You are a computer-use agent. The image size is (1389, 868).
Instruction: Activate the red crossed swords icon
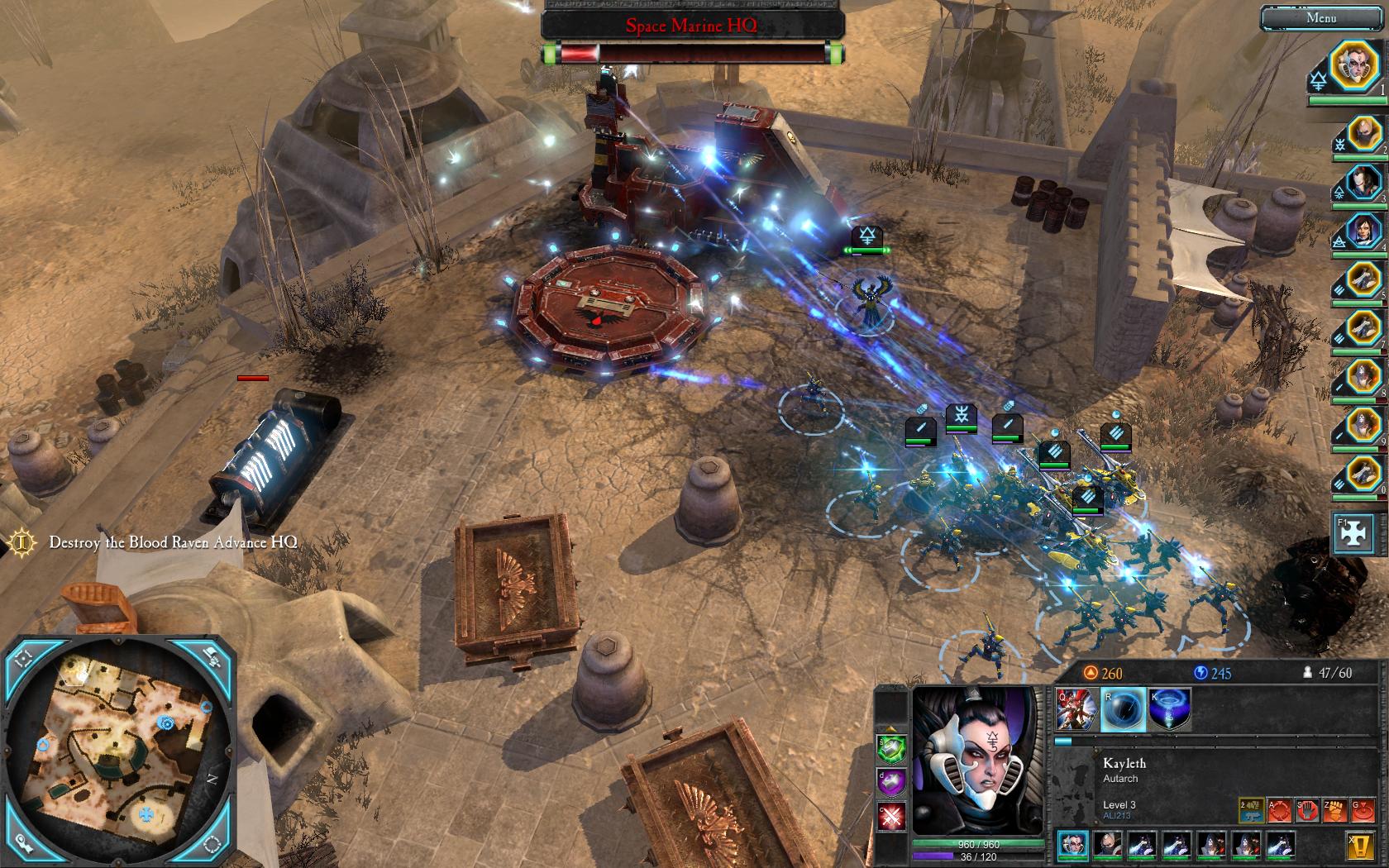pyautogui.click(x=891, y=818)
